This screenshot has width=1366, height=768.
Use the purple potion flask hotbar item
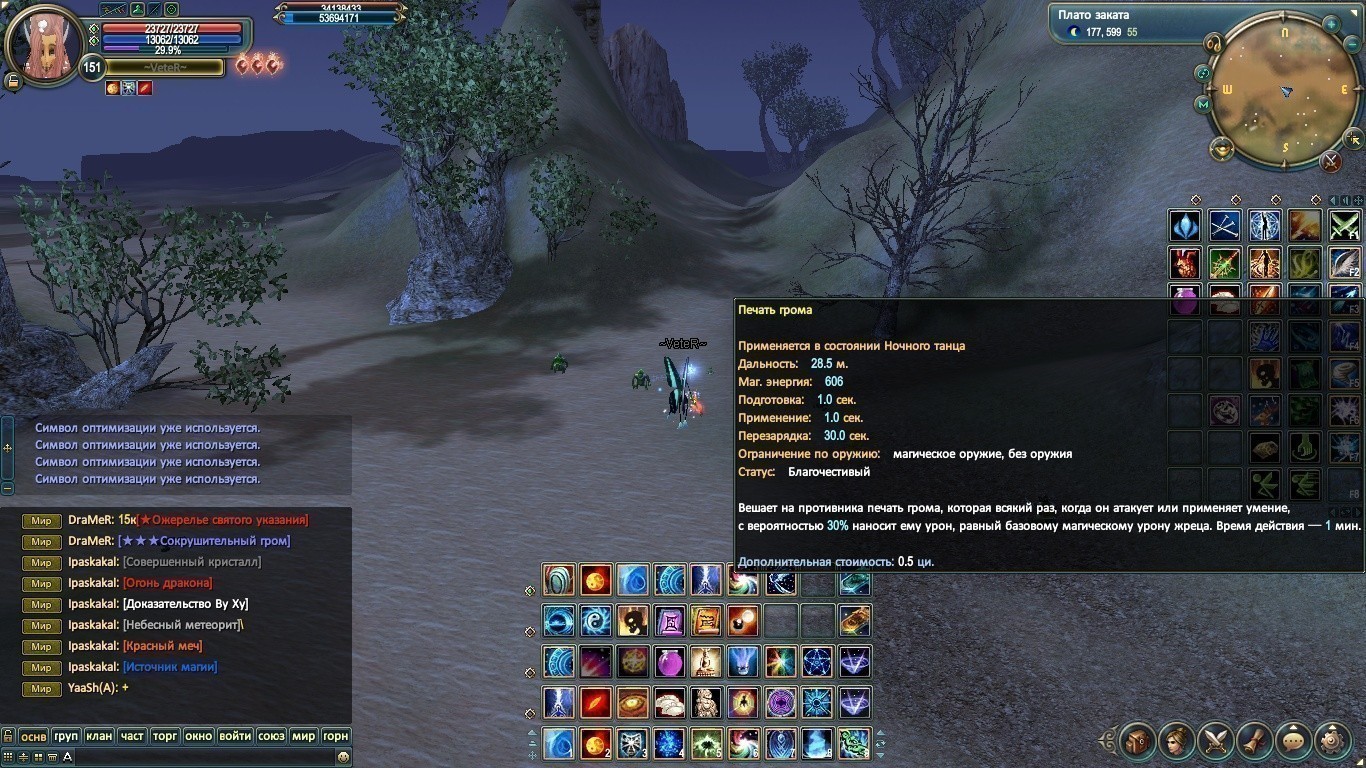[x=668, y=662]
